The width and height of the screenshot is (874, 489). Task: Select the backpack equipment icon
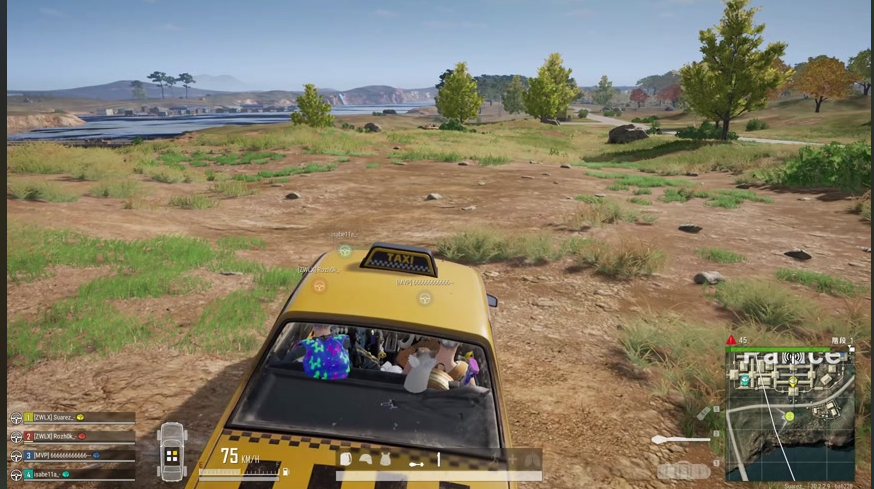point(346,459)
